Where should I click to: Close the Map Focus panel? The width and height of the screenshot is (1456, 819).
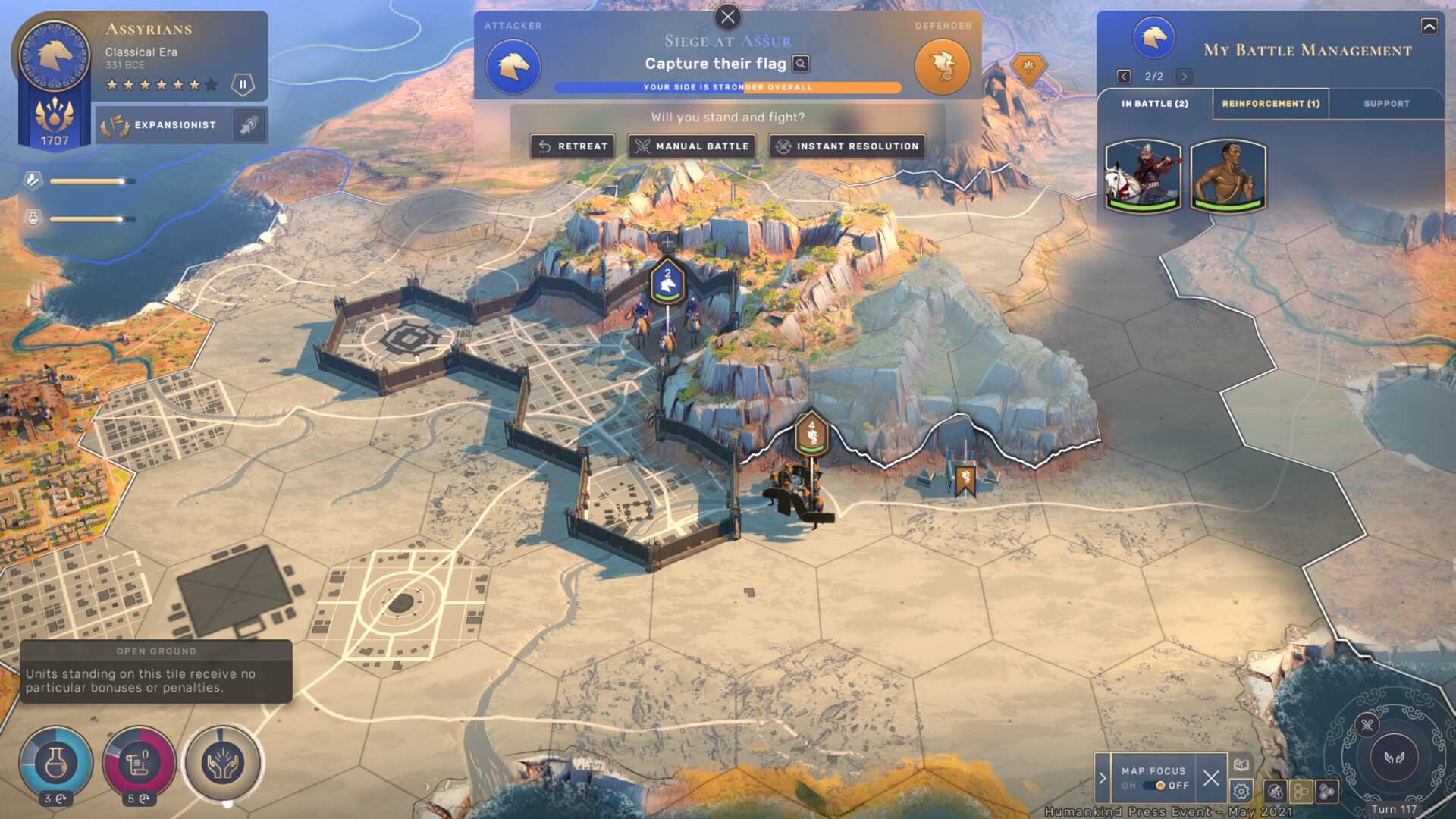[x=1211, y=778]
